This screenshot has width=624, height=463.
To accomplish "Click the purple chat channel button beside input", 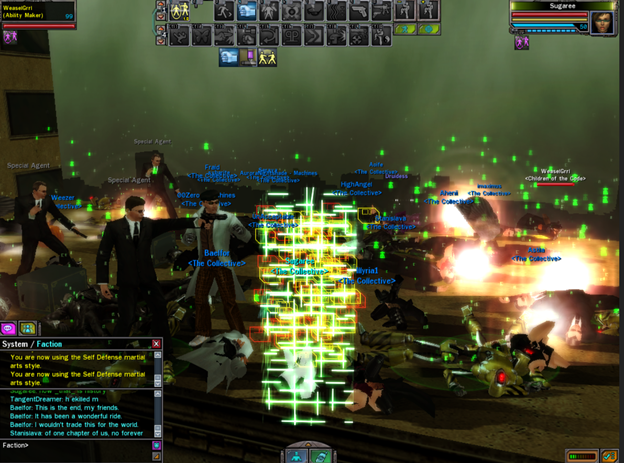I will 156,445.
